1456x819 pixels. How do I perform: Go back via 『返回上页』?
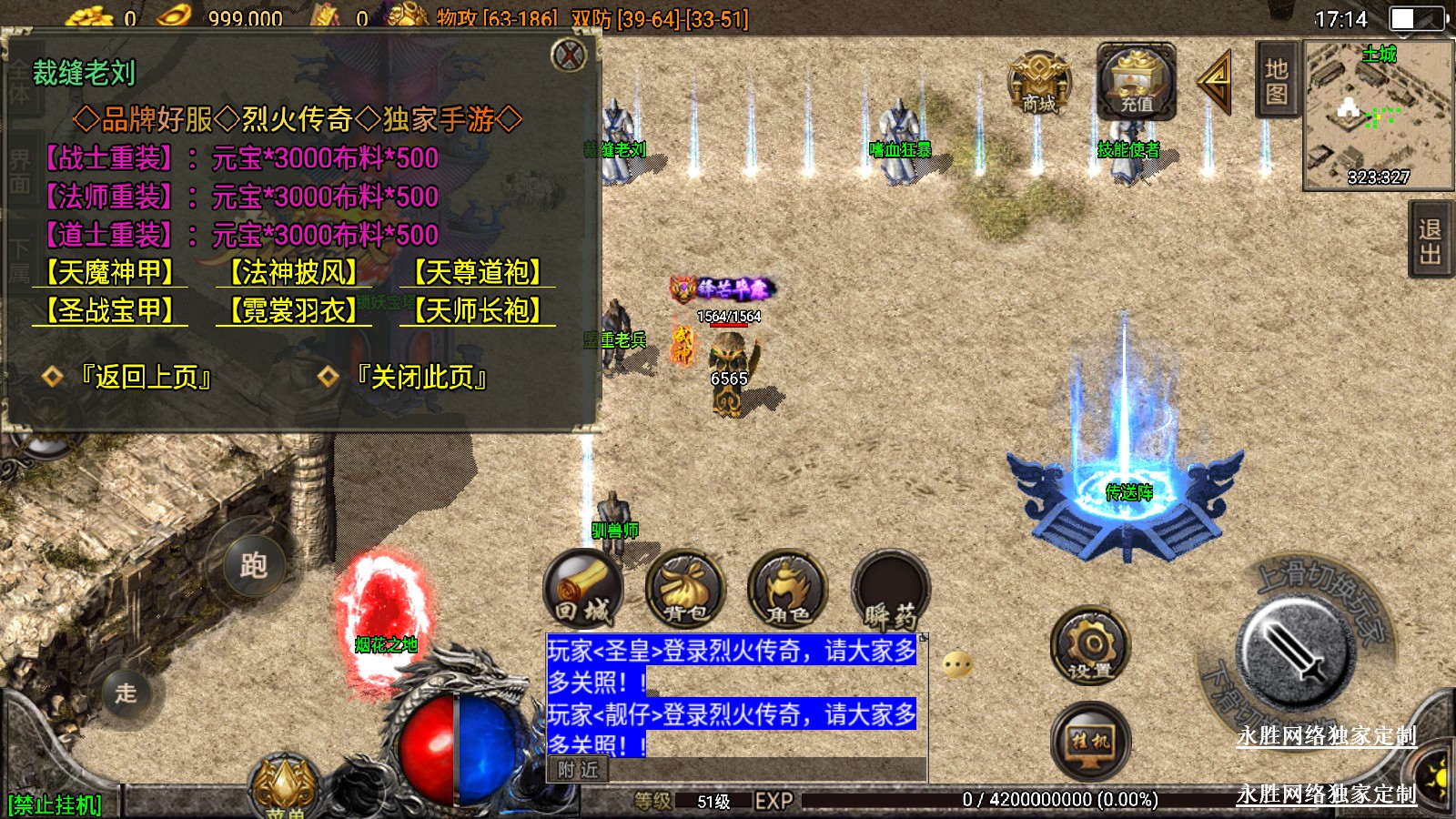pos(144,377)
